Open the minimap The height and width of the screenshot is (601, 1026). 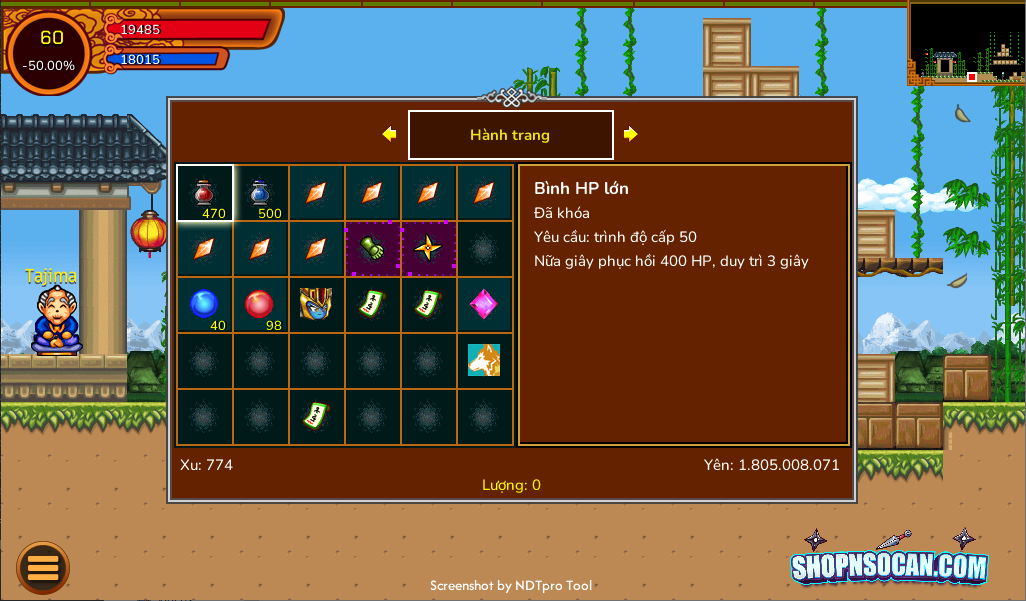(965, 42)
